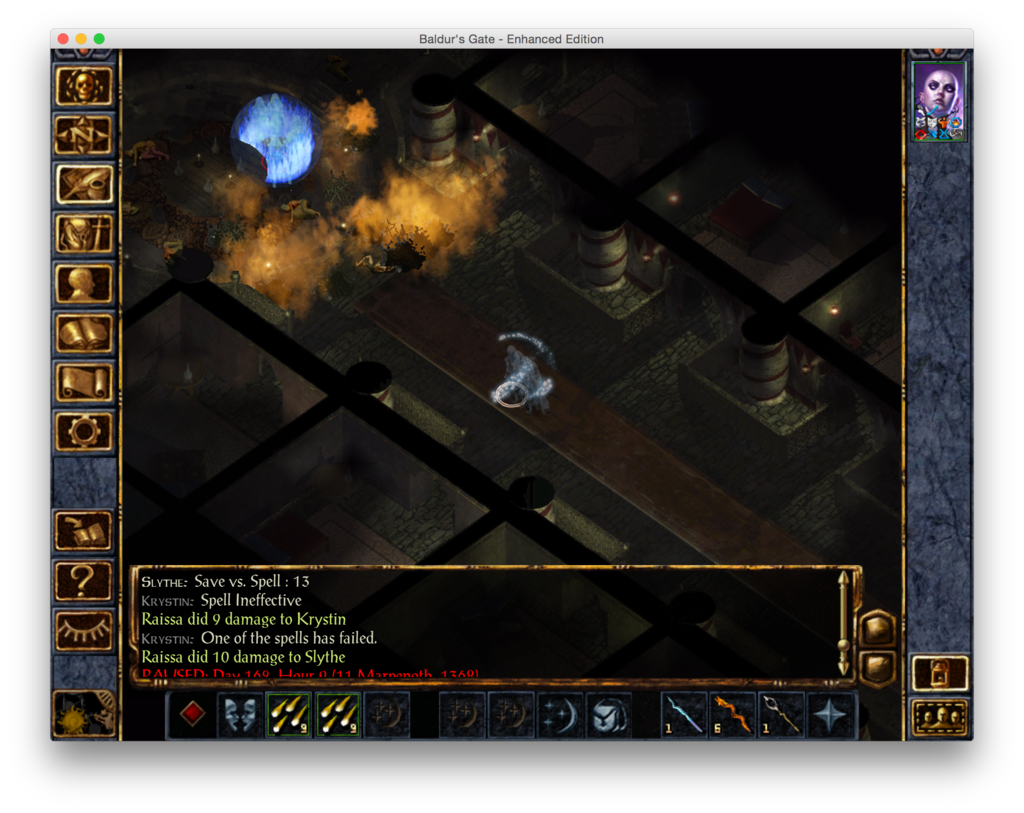Image resolution: width=1024 pixels, height=813 pixels.
Task: Use the blue wand quick item
Action: point(685,715)
